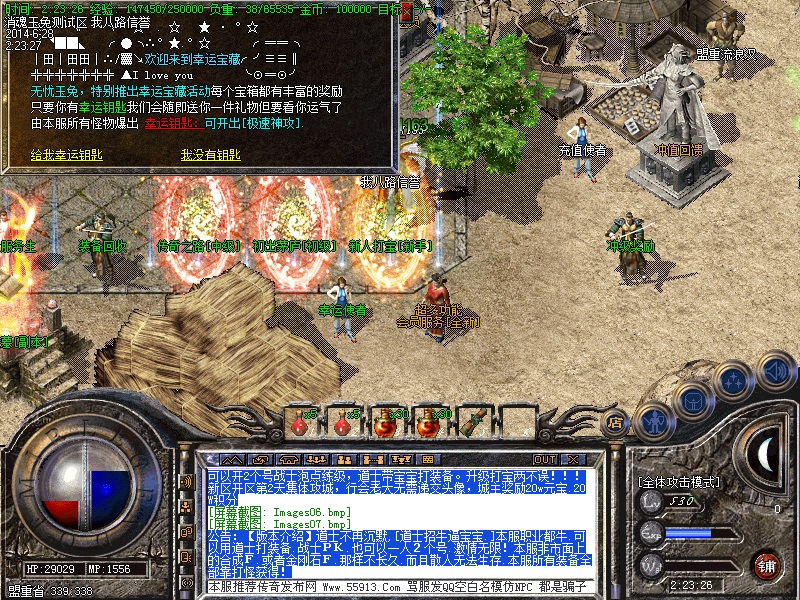
Task: Click the red 铺 stall button
Action: tap(767, 565)
